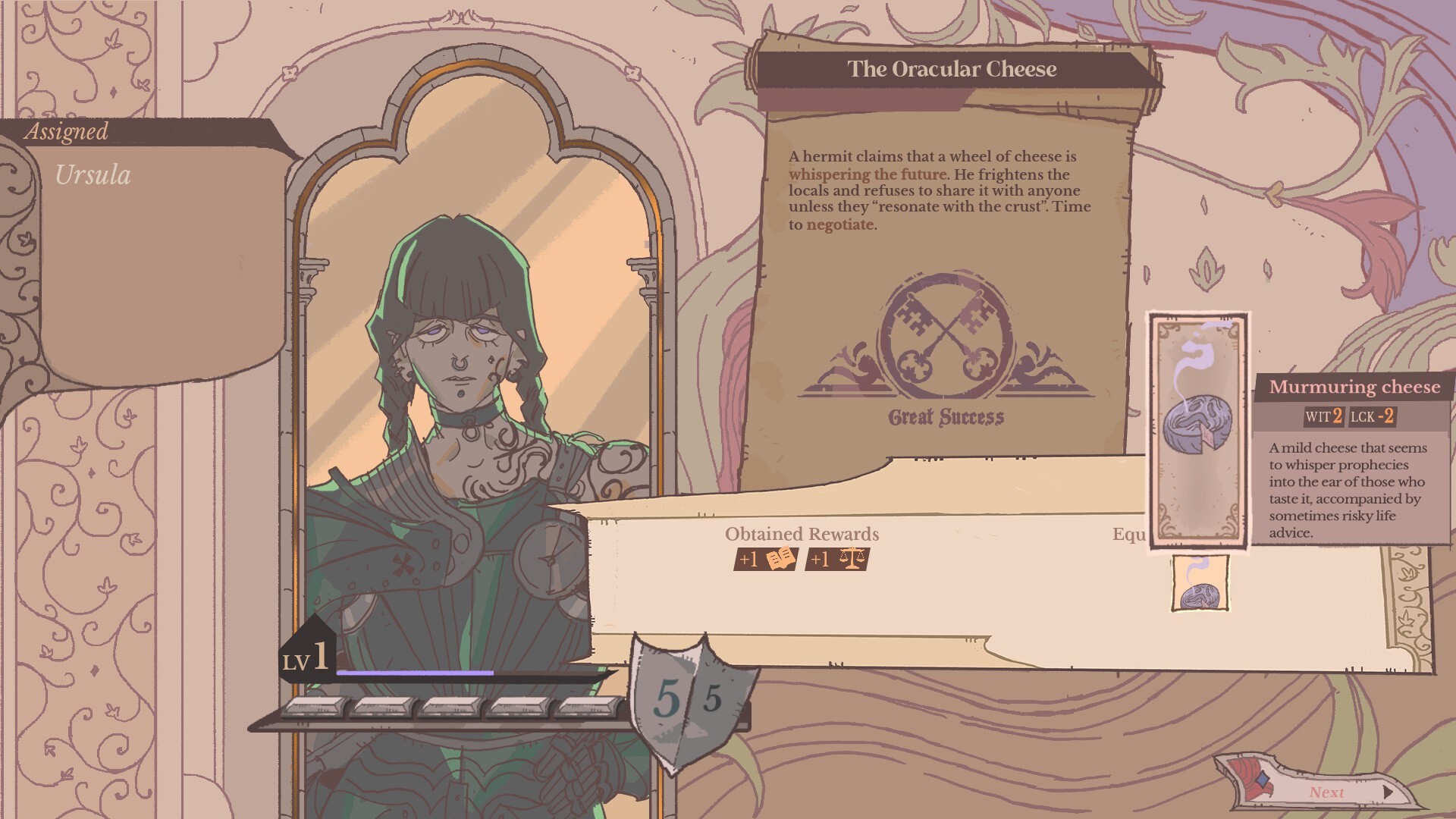Click Ursula's name in the Assigned panel
This screenshot has height=819, width=1456.
click(93, 173)
